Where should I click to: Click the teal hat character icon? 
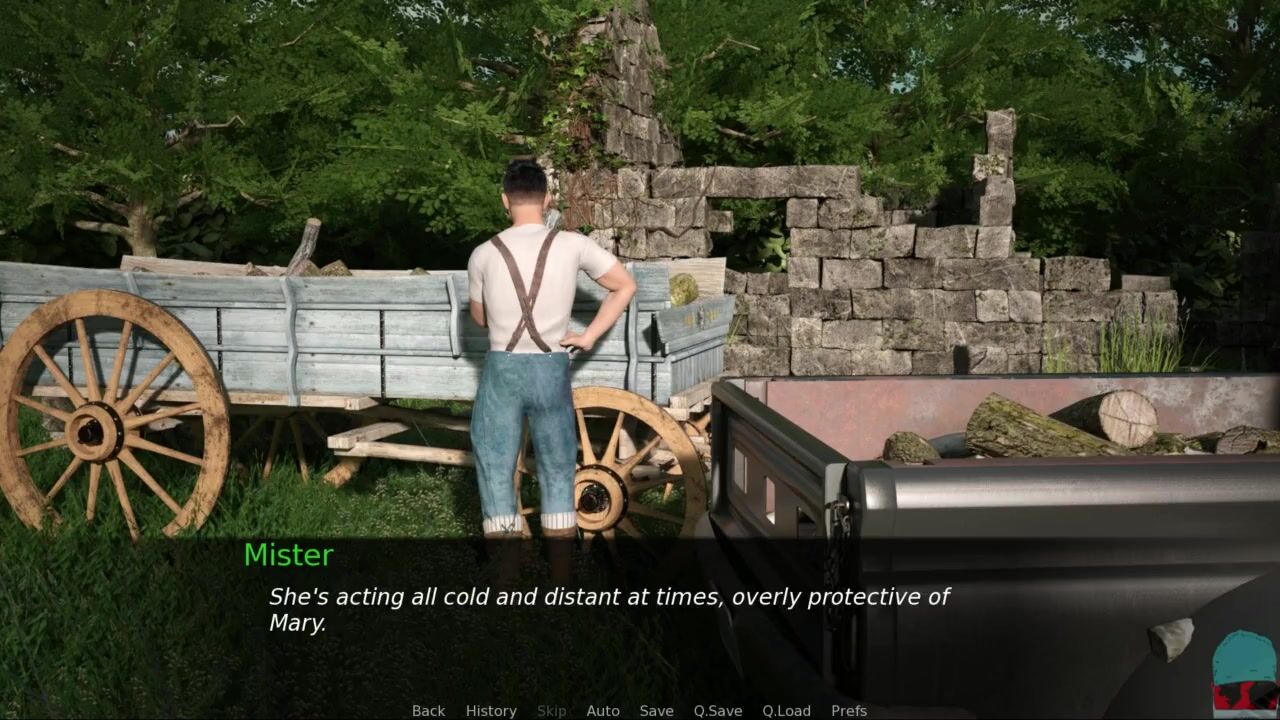click(x=1244, y=671)
